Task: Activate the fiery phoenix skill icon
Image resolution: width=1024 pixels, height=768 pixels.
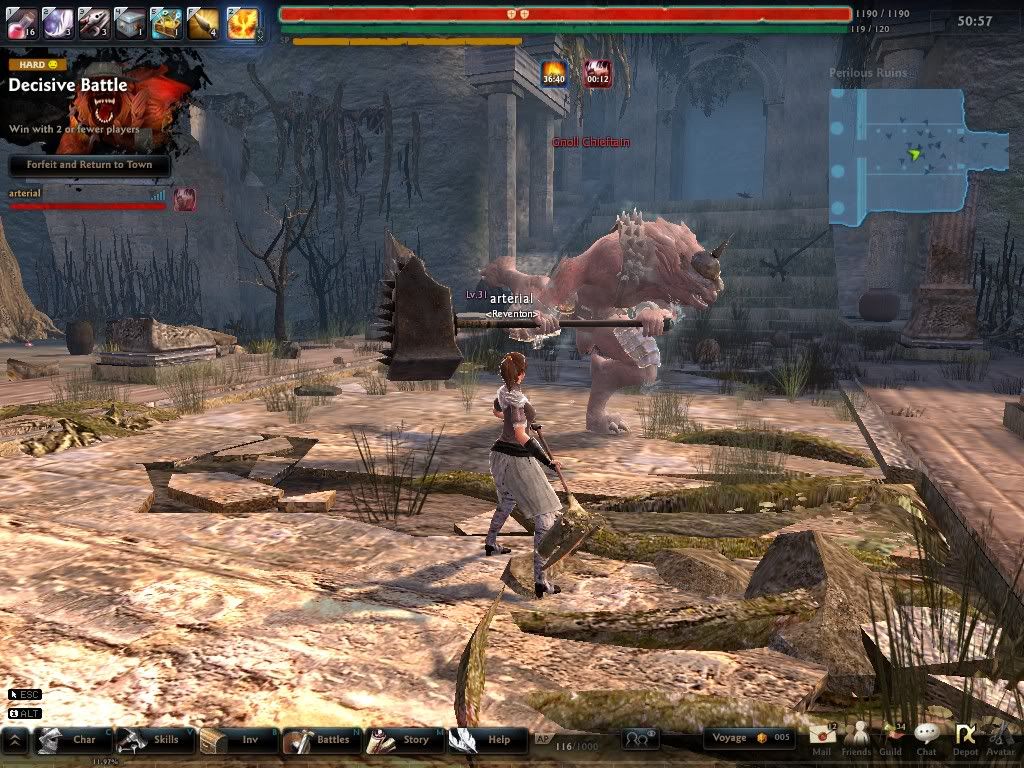Action: pos(241,22)
